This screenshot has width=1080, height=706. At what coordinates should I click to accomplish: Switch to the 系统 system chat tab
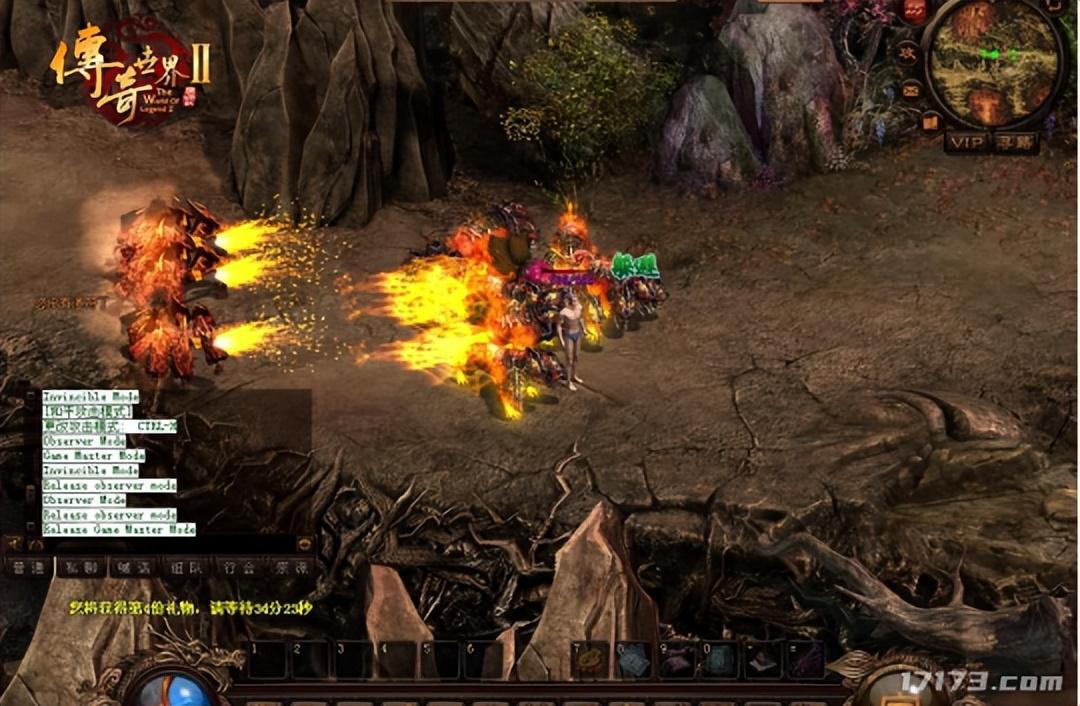(290, 567)
